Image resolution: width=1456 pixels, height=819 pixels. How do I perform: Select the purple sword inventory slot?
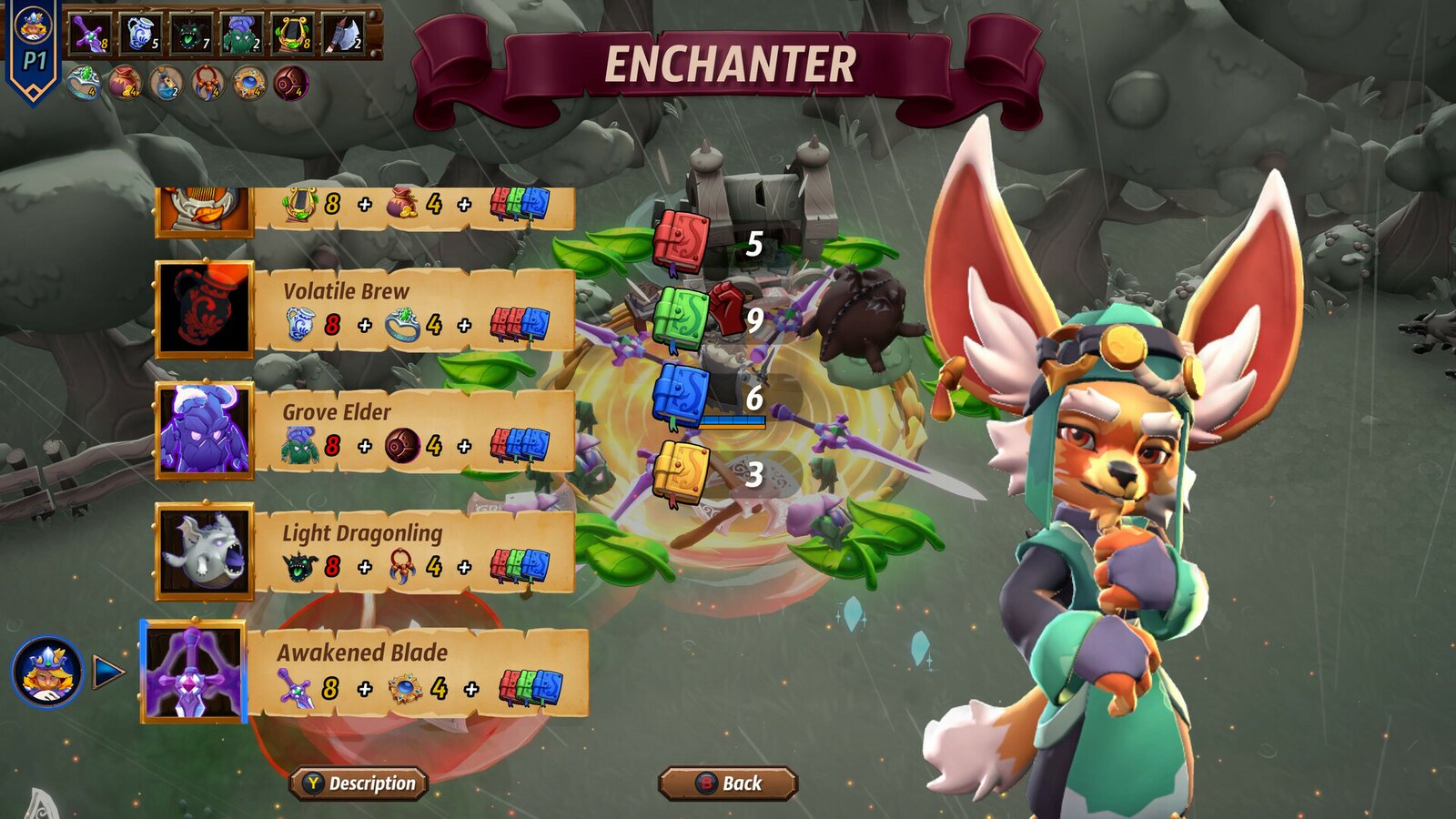91,34
